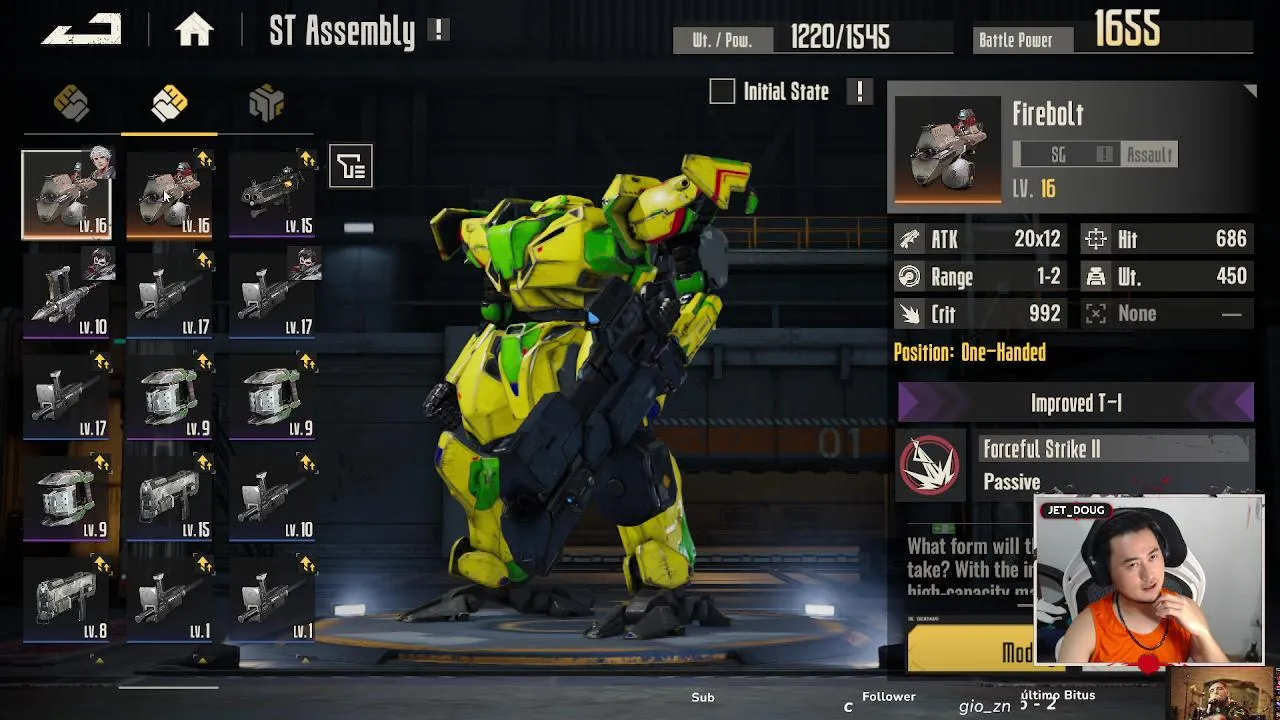1280x720 pixels.
Task: Tick the Initial State checkbox
Action: (x=722, y=92)
